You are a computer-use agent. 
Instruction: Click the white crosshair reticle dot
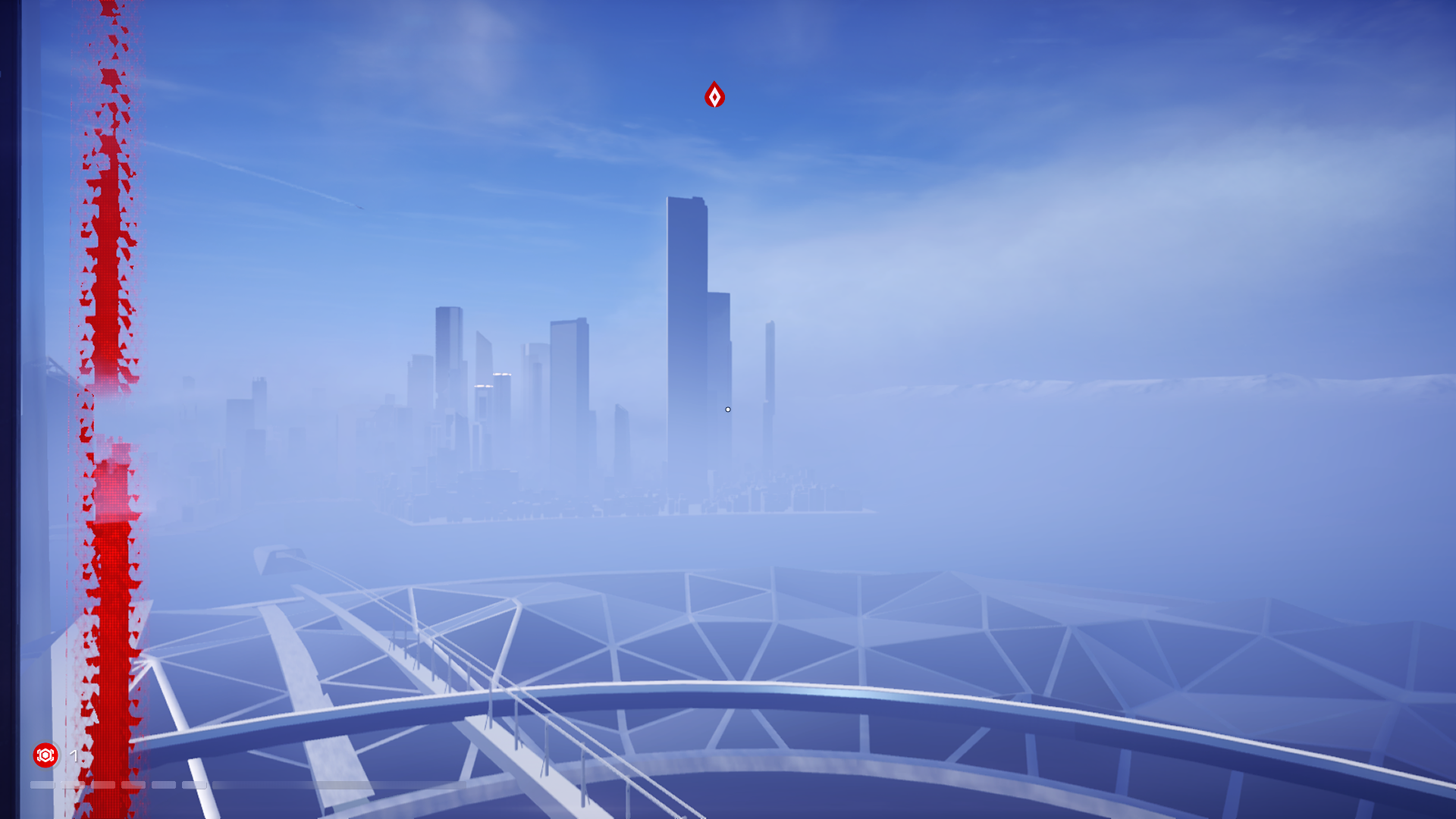pyautogui.click(x=727, y=409)
